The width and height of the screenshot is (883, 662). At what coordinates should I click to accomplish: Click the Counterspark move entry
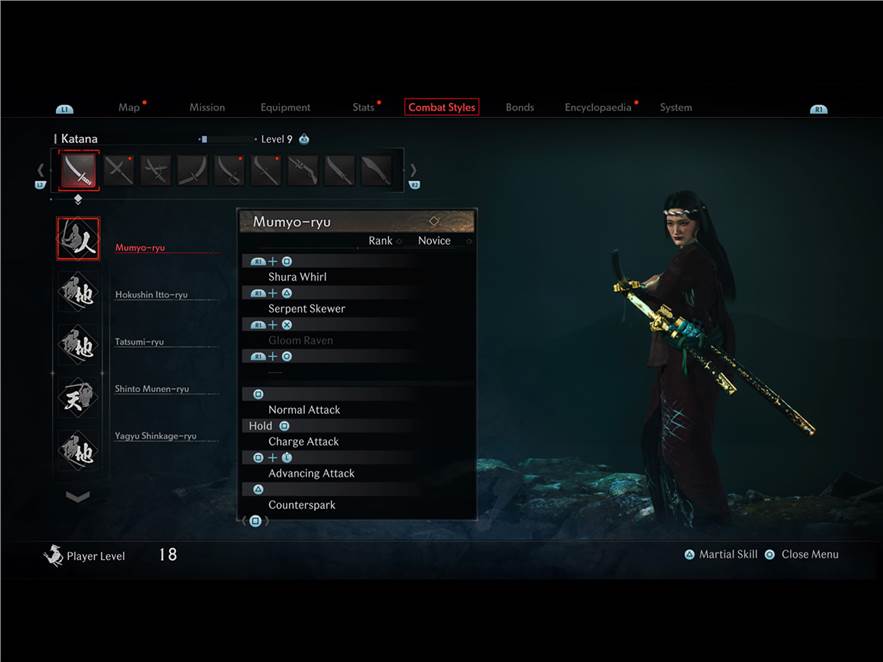tap(302, 505)
